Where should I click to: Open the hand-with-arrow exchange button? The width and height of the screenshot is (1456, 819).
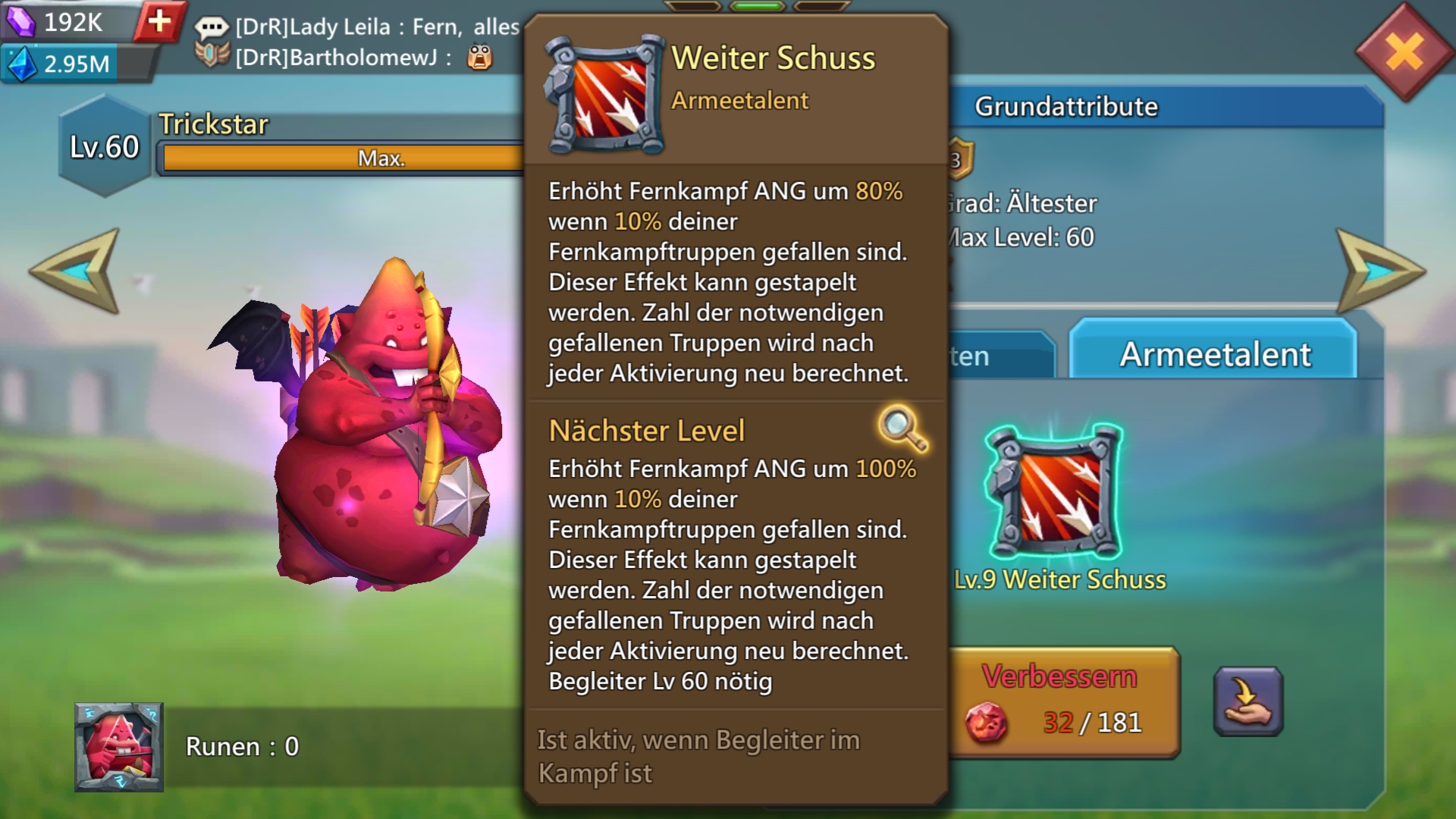1248,701
